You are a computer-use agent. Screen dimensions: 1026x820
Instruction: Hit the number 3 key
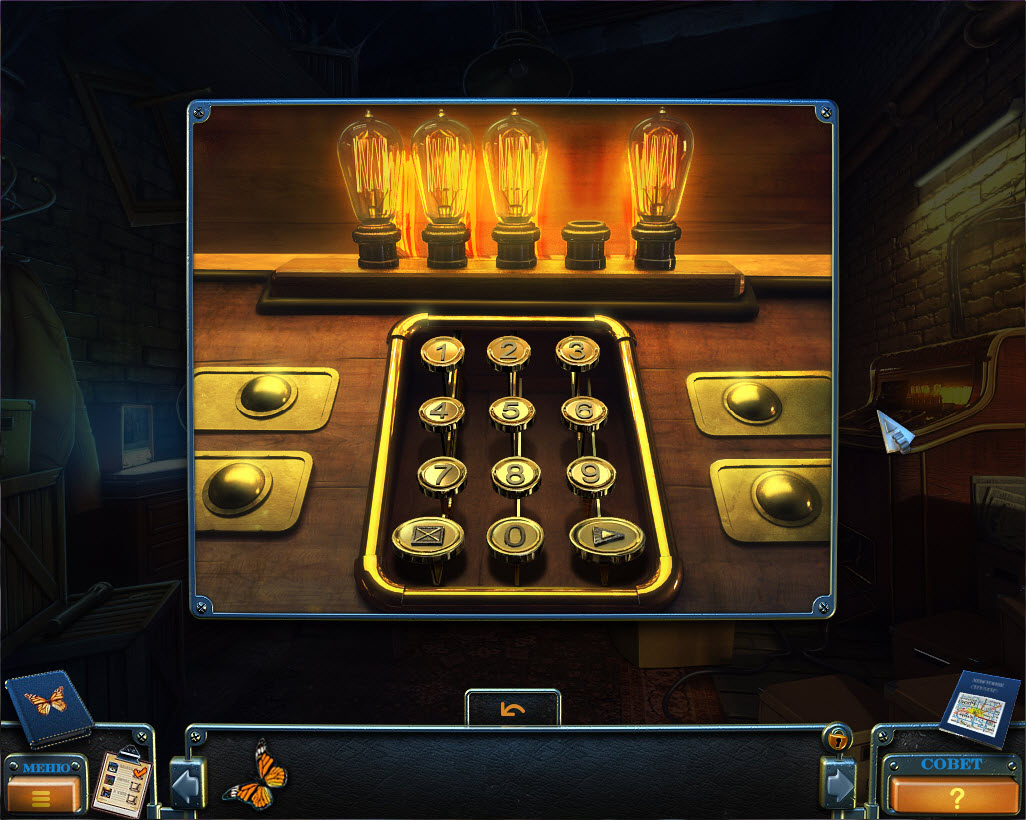(x=577, y=351)
